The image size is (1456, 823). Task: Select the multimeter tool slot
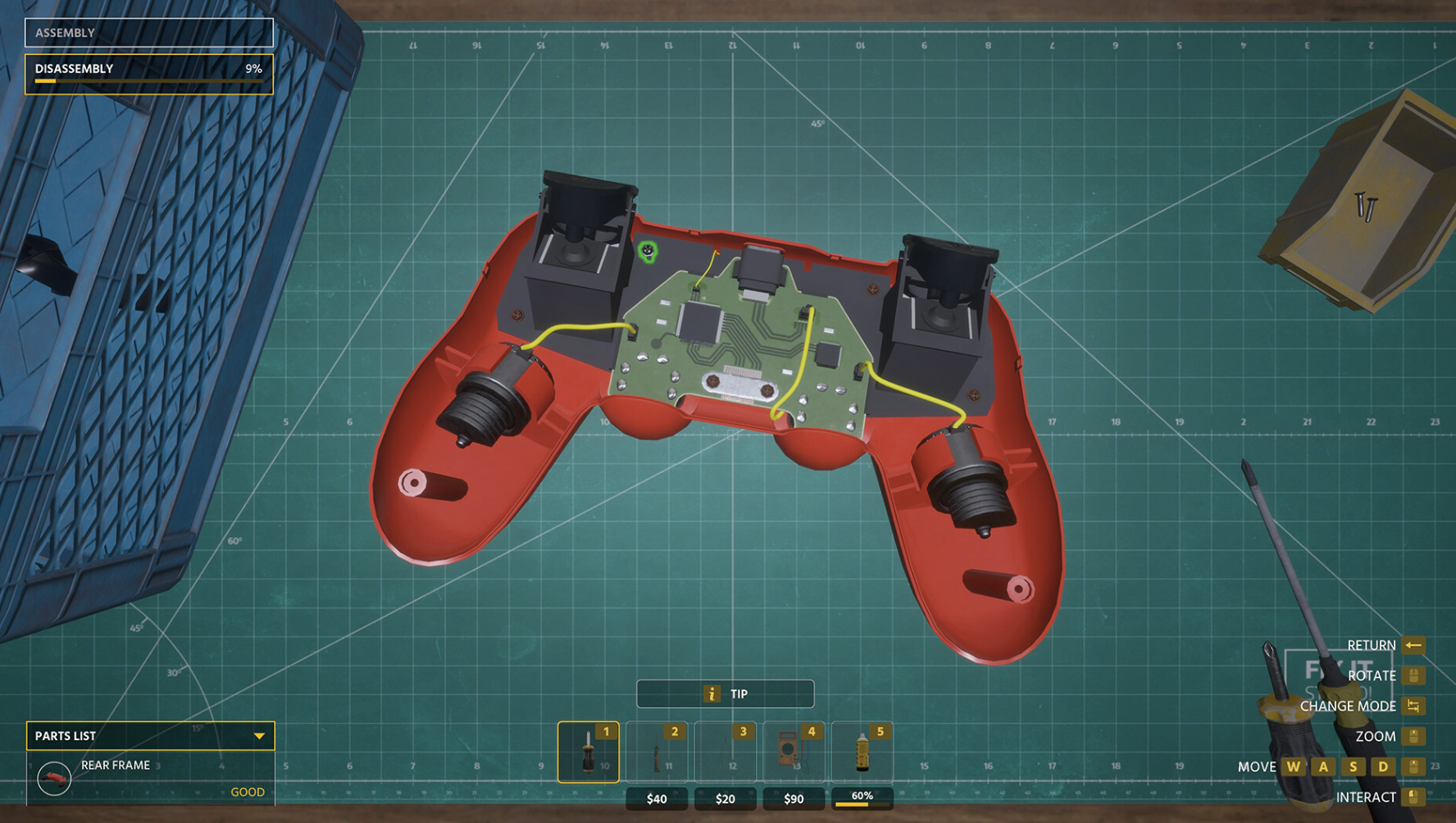[794, 752]
